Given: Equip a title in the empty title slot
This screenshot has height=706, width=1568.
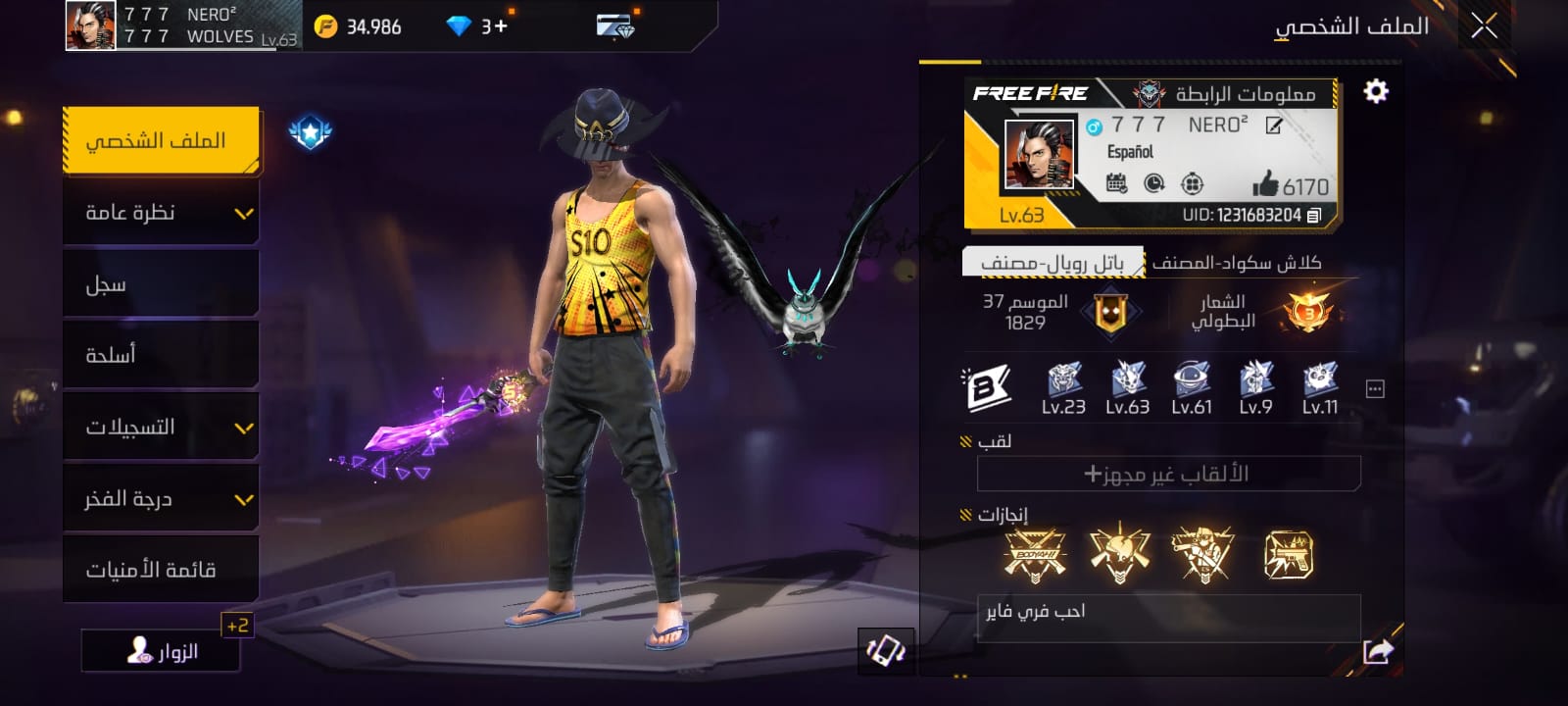Looking at the screenshot, I should pos(1168,474).
